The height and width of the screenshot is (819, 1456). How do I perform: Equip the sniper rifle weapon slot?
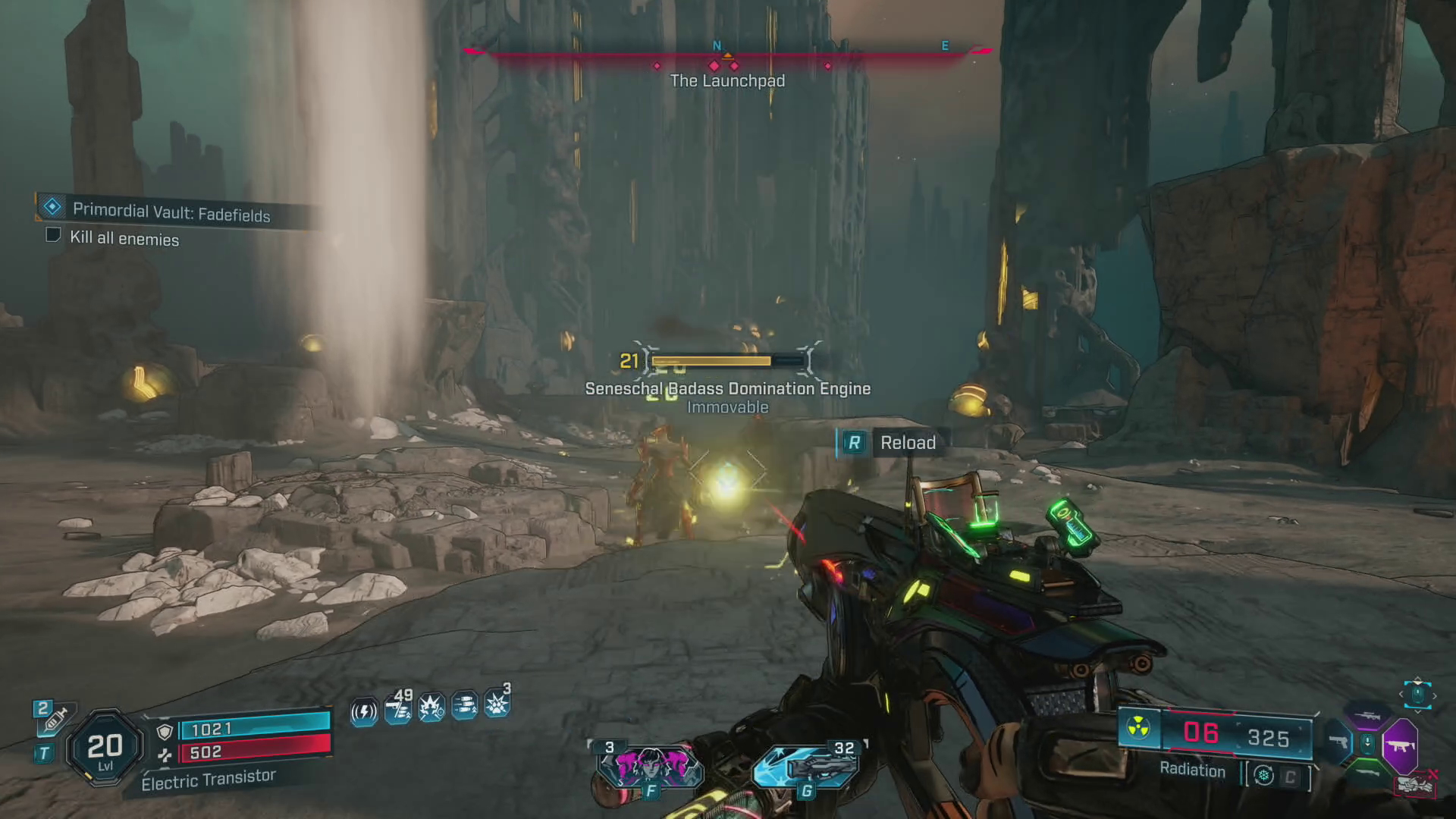pos(1368,716)
